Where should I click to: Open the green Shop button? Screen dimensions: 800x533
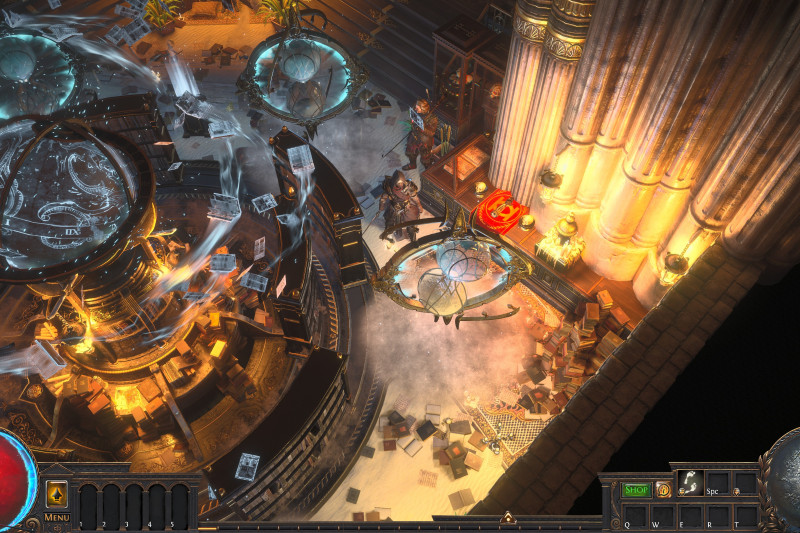(x=637, y=490)
